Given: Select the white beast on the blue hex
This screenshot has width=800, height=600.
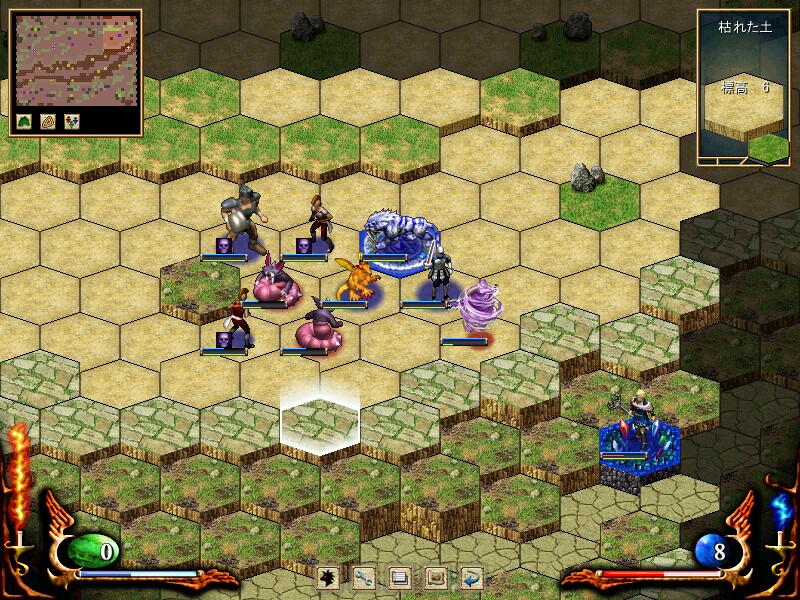Looking at the screenshot, I should [397, 235].
